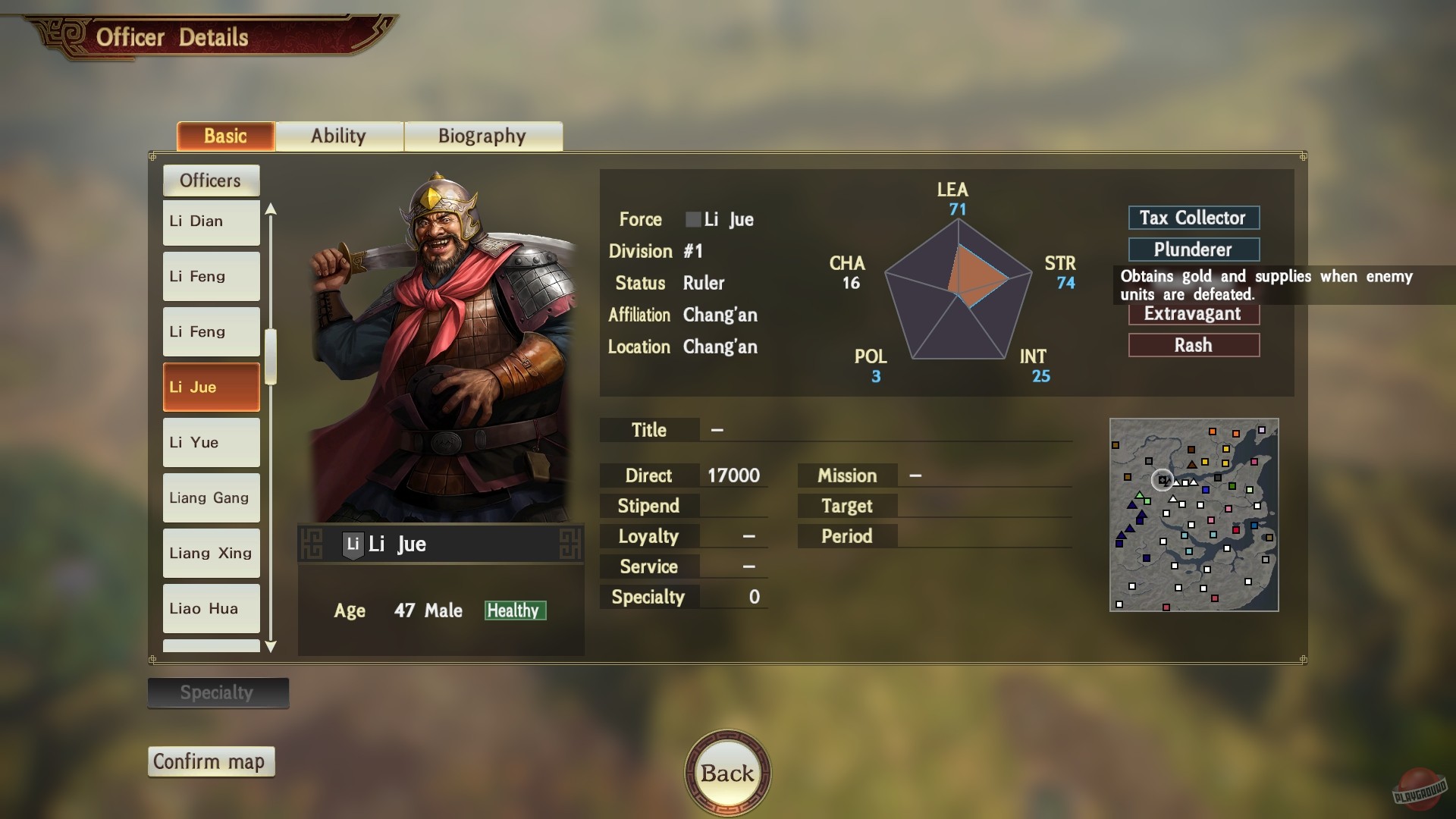The height and width of the screenshot is (819, 1456).
Task: Open the Biography tab
Action: coord(482,136)
